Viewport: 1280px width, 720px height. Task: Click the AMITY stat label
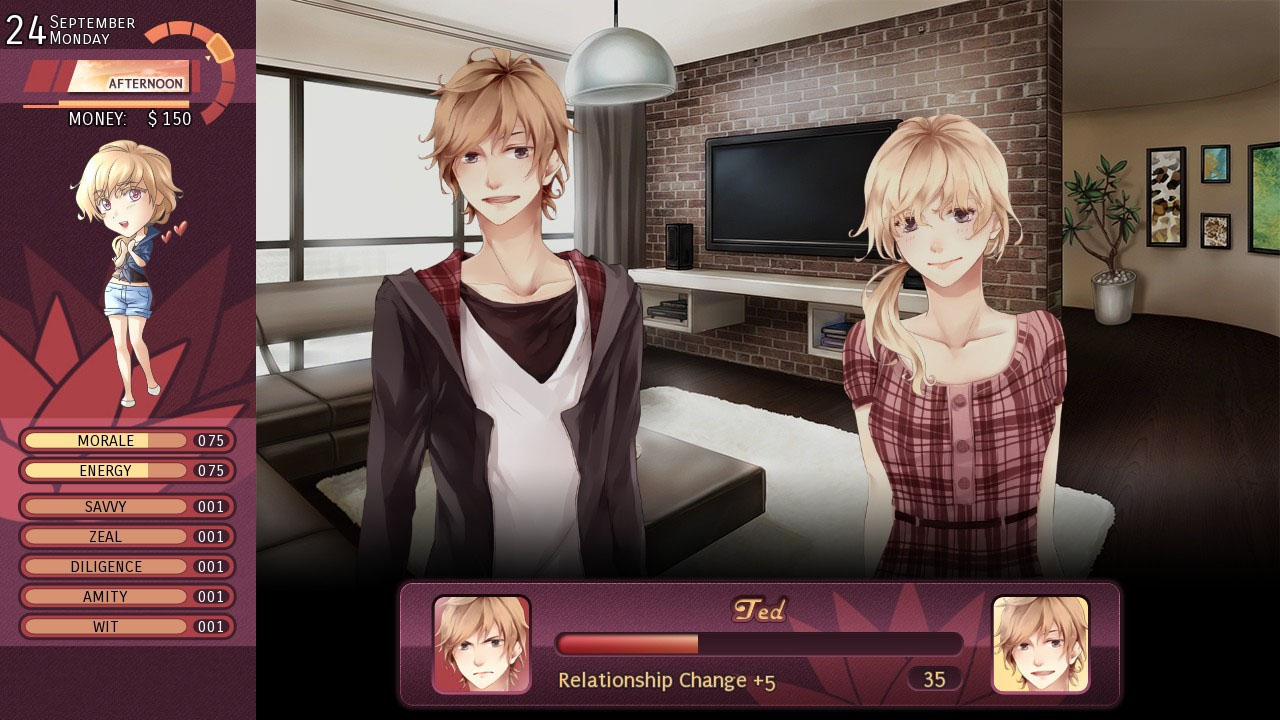tap(105, 596)
